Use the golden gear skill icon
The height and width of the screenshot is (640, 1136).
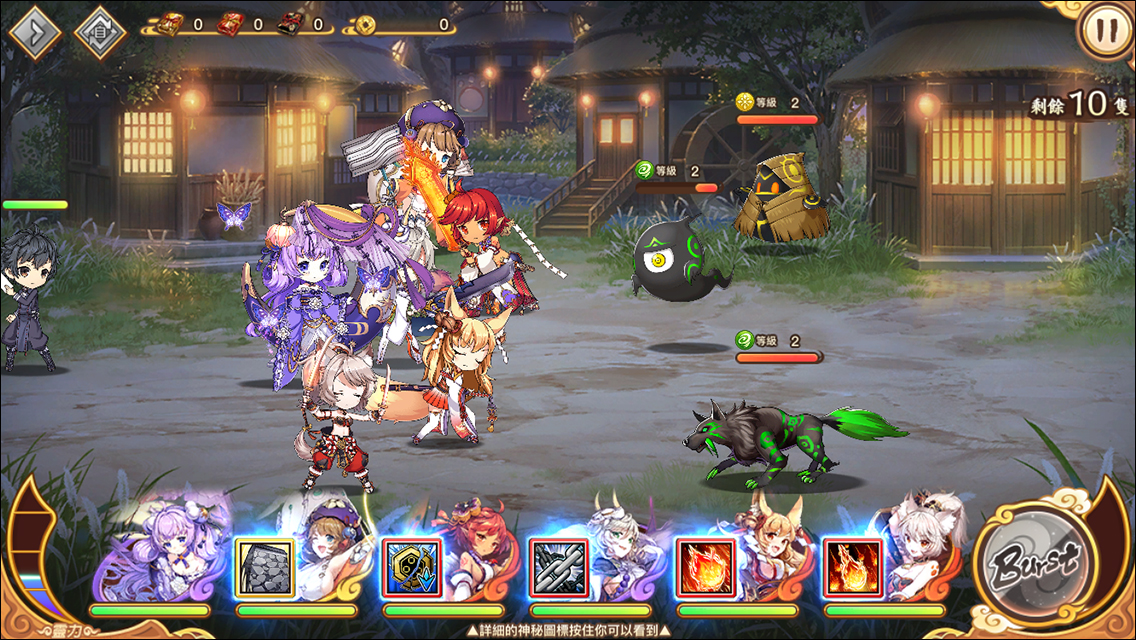tap(411, 568)
